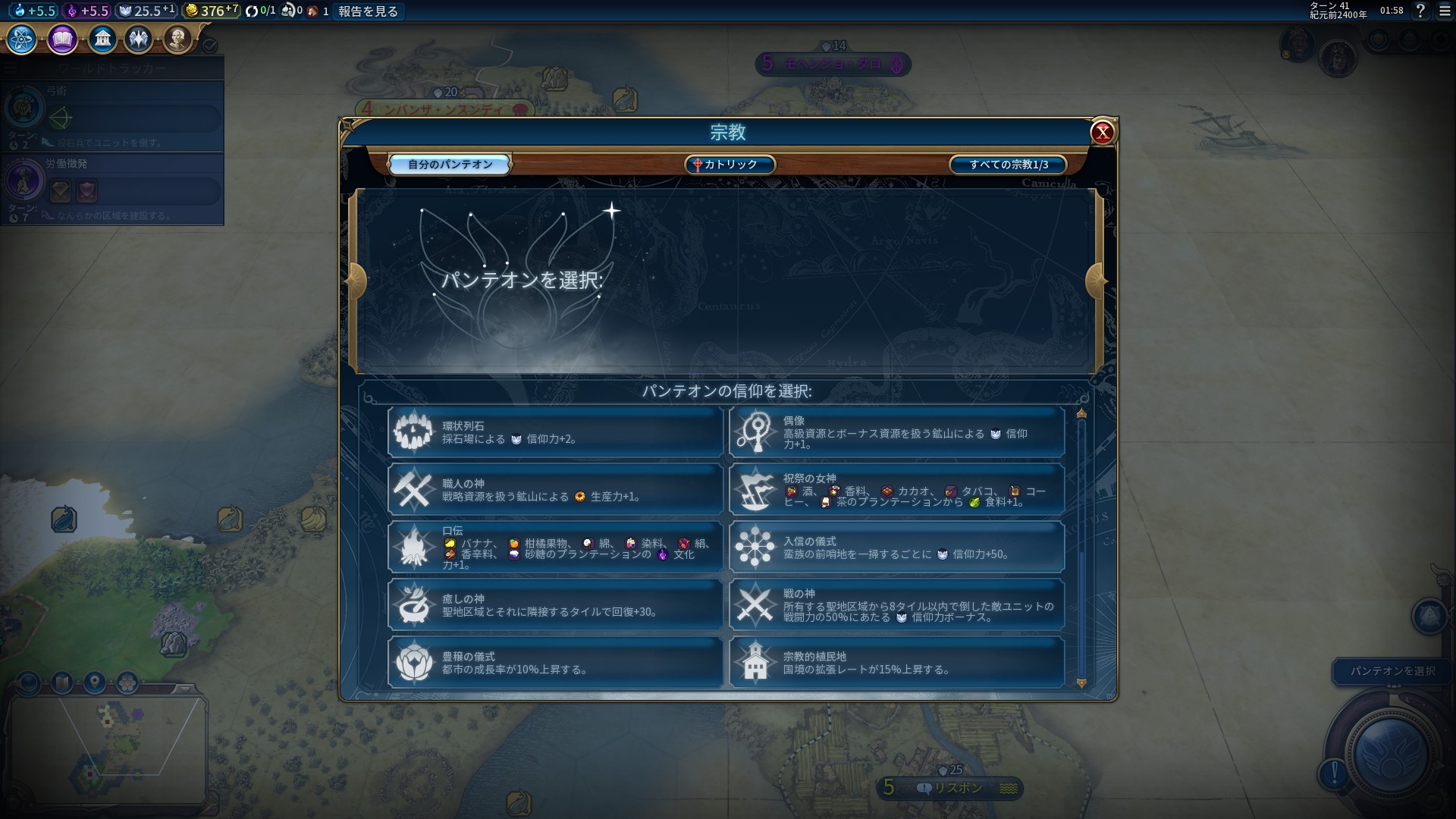The width and height of the screenshot is (1456, 819).
Task: Show the すべての宗教 tab
Action: pyautogui.click(x=1008, y=165)
